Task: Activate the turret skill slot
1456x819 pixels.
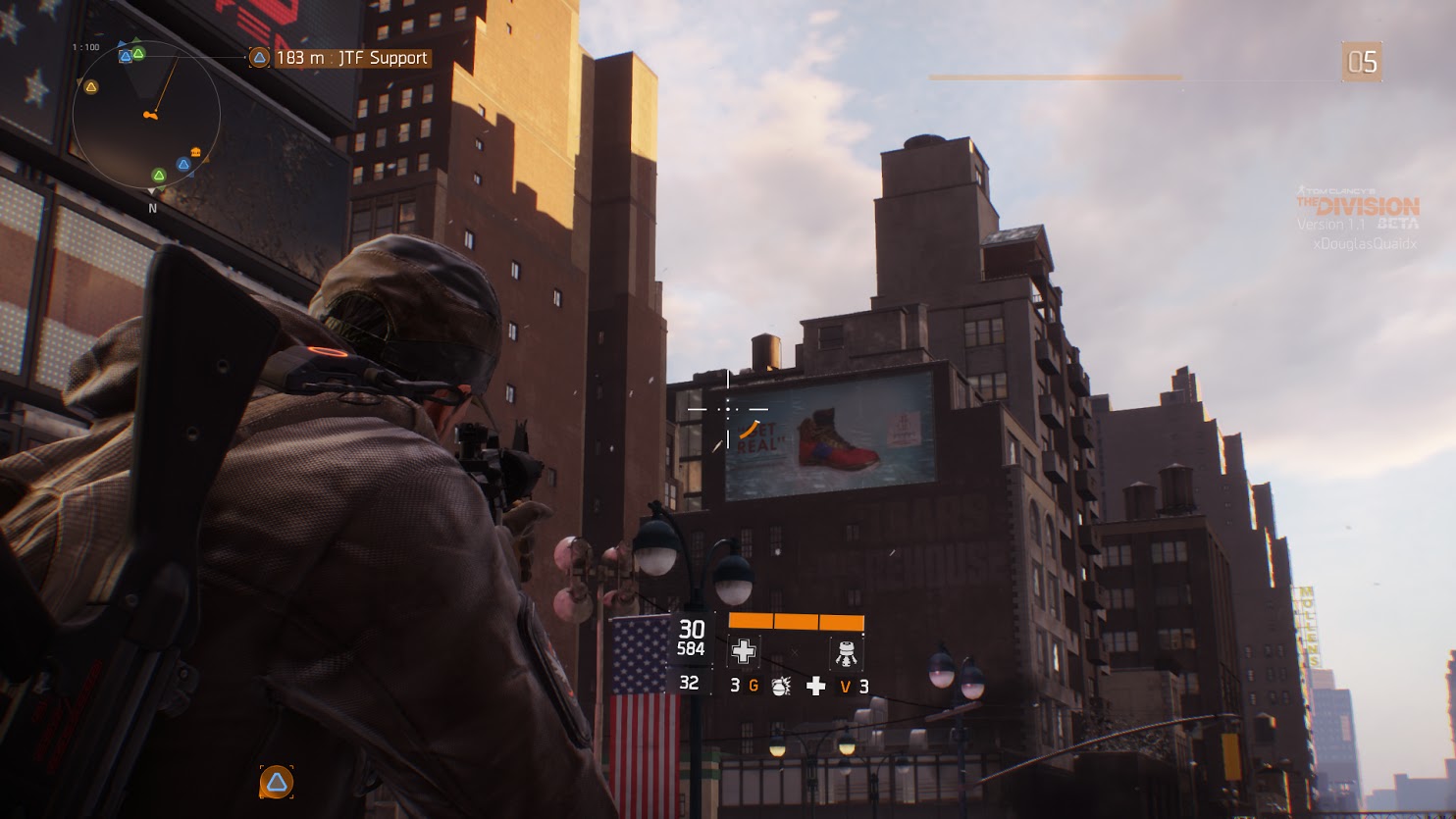Action: pyautogui.click(x=847, y=651)
